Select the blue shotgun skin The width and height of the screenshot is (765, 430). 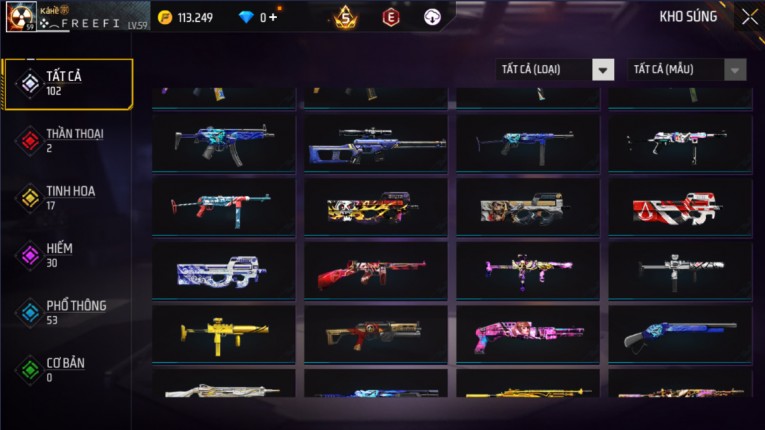tap(680, 335)
